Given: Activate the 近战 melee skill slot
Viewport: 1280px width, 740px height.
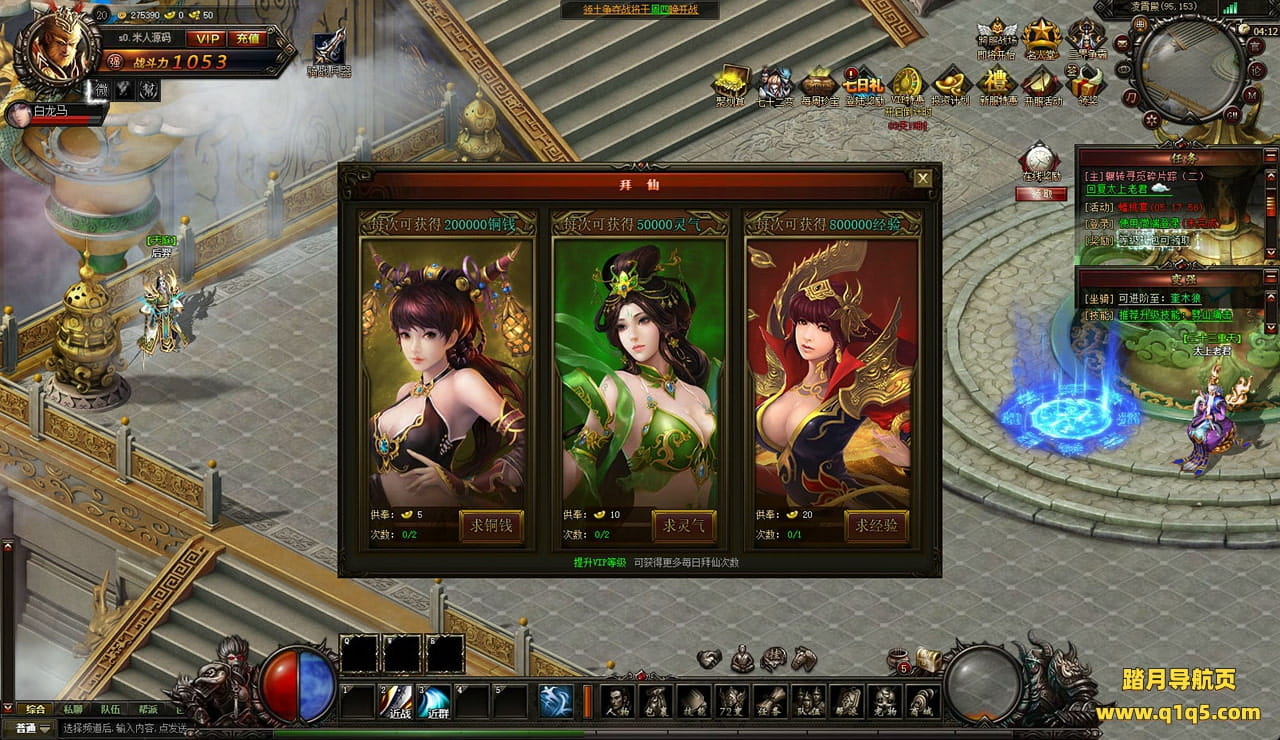Looking at the screenshot, I should point(399,701).
